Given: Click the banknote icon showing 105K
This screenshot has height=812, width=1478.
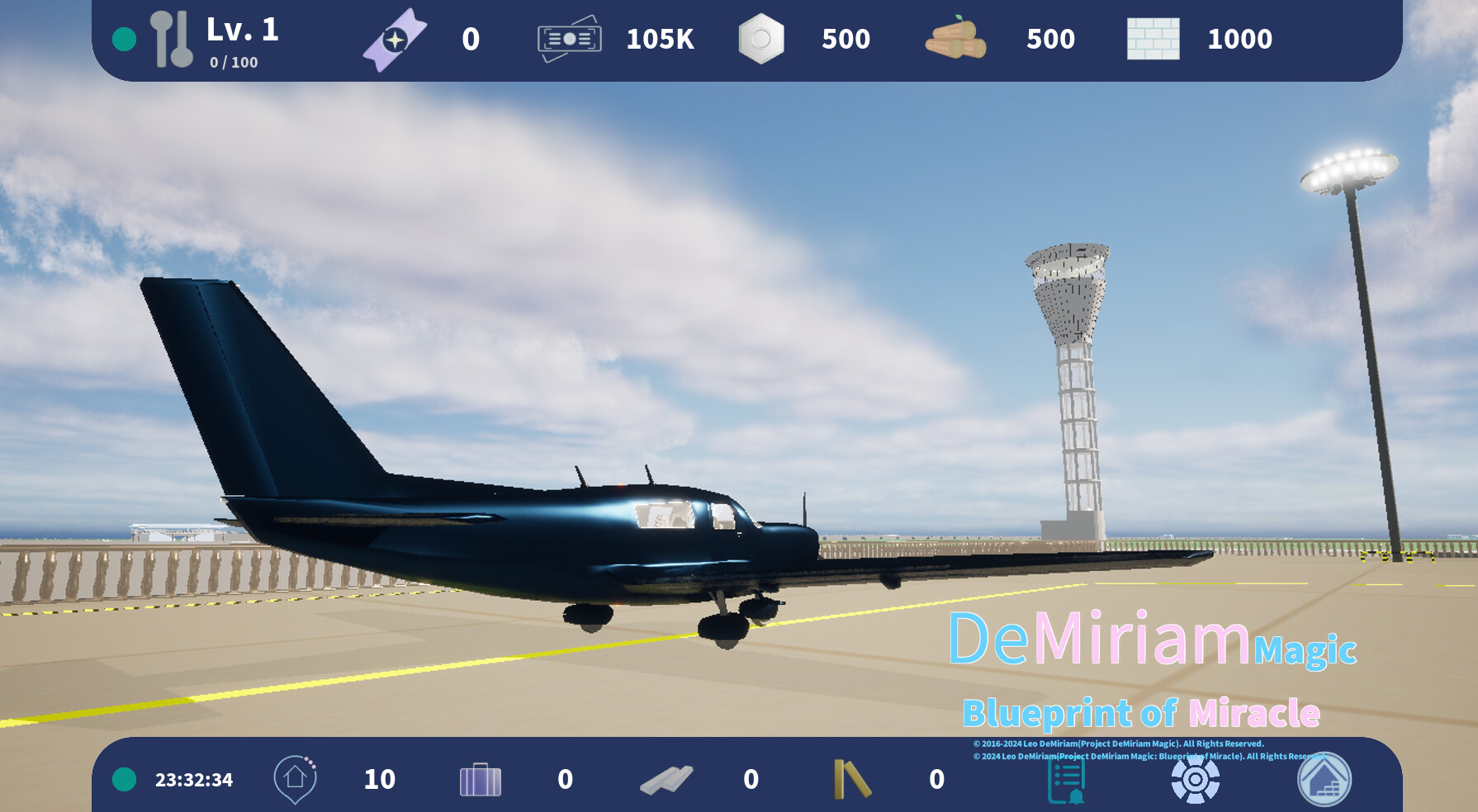Looking at the screenshot, I should point(569,37).
